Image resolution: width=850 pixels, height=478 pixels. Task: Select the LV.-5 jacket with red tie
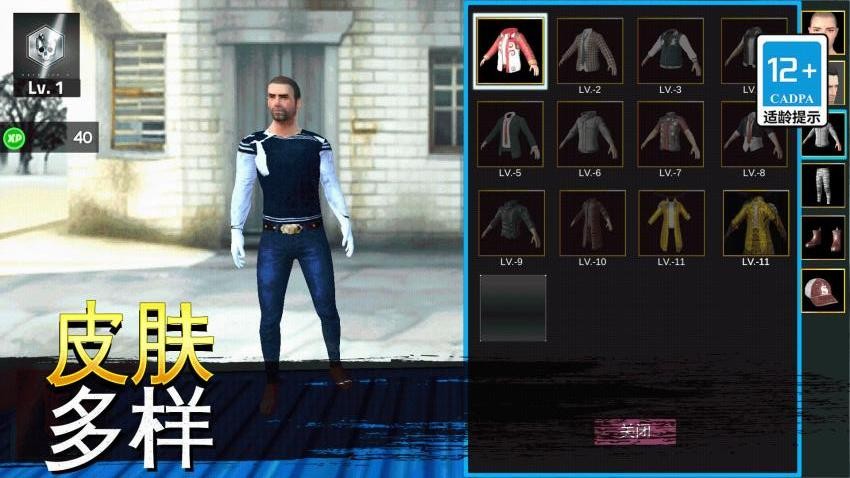tap(510, 133)
